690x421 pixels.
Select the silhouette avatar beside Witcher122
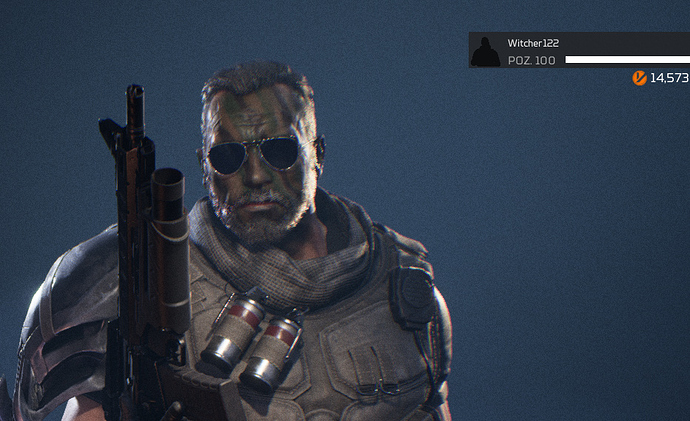[485, 51]
